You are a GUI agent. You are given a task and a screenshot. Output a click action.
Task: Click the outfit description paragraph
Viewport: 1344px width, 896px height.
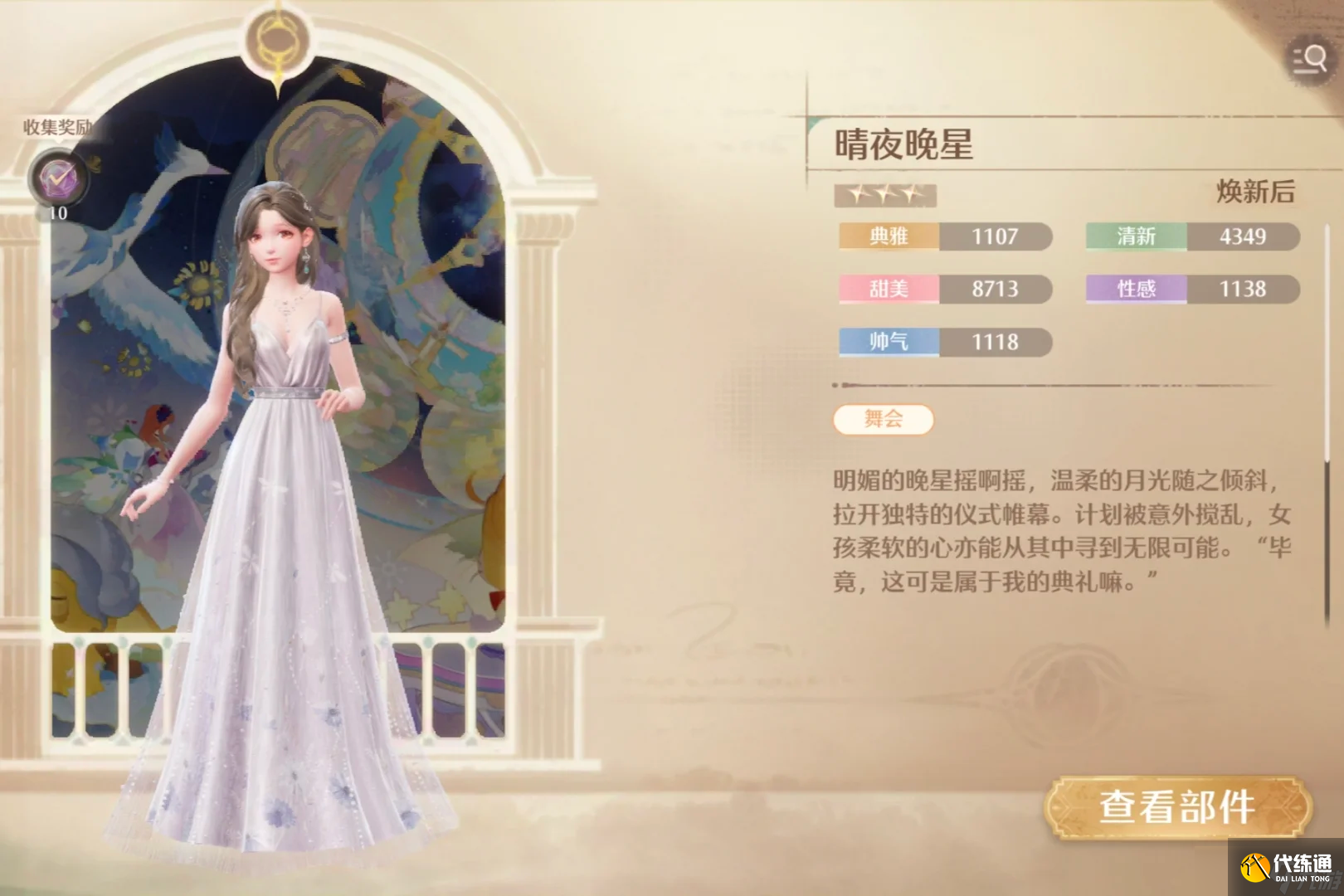coord(1054,531)
